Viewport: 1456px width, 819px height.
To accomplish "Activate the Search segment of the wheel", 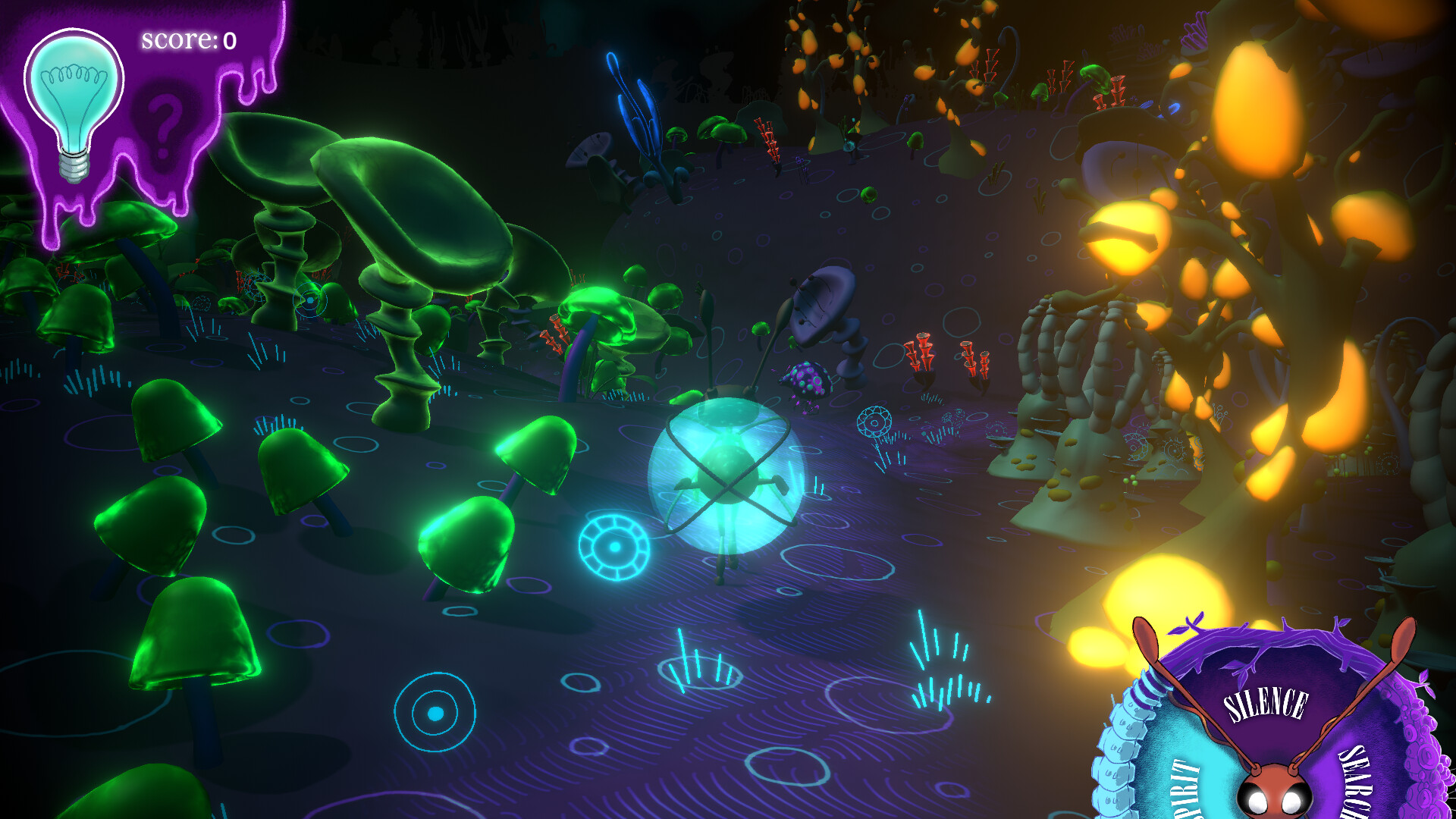I will [x=1356, y=781].
